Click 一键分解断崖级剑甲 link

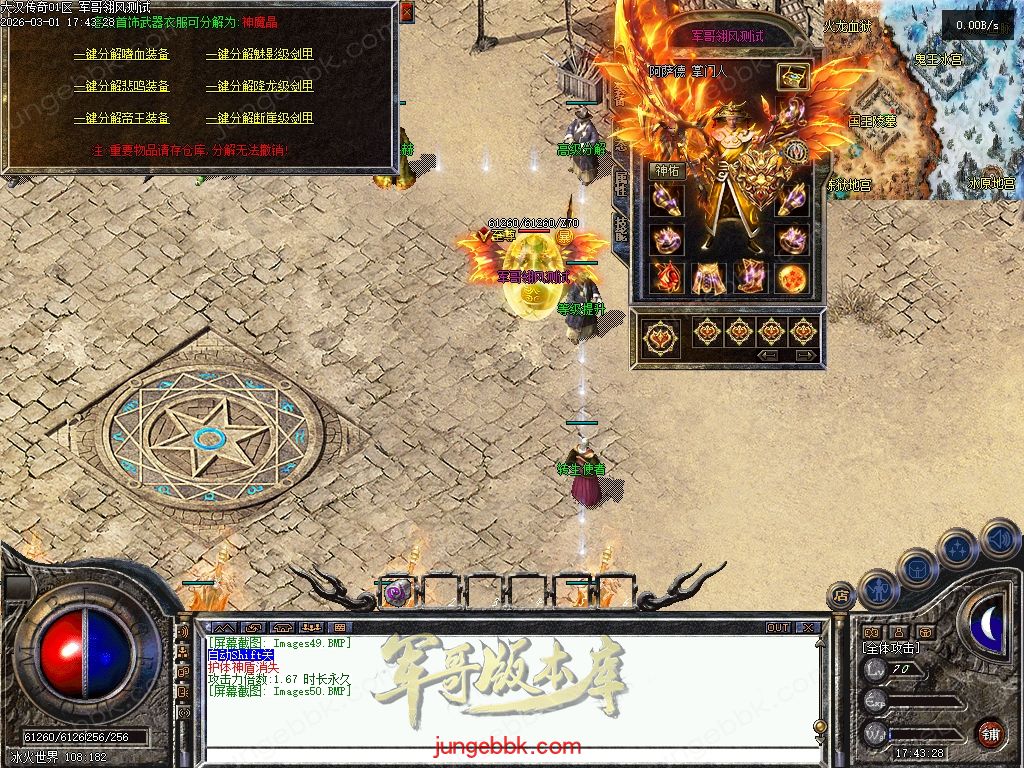(259, 118)
